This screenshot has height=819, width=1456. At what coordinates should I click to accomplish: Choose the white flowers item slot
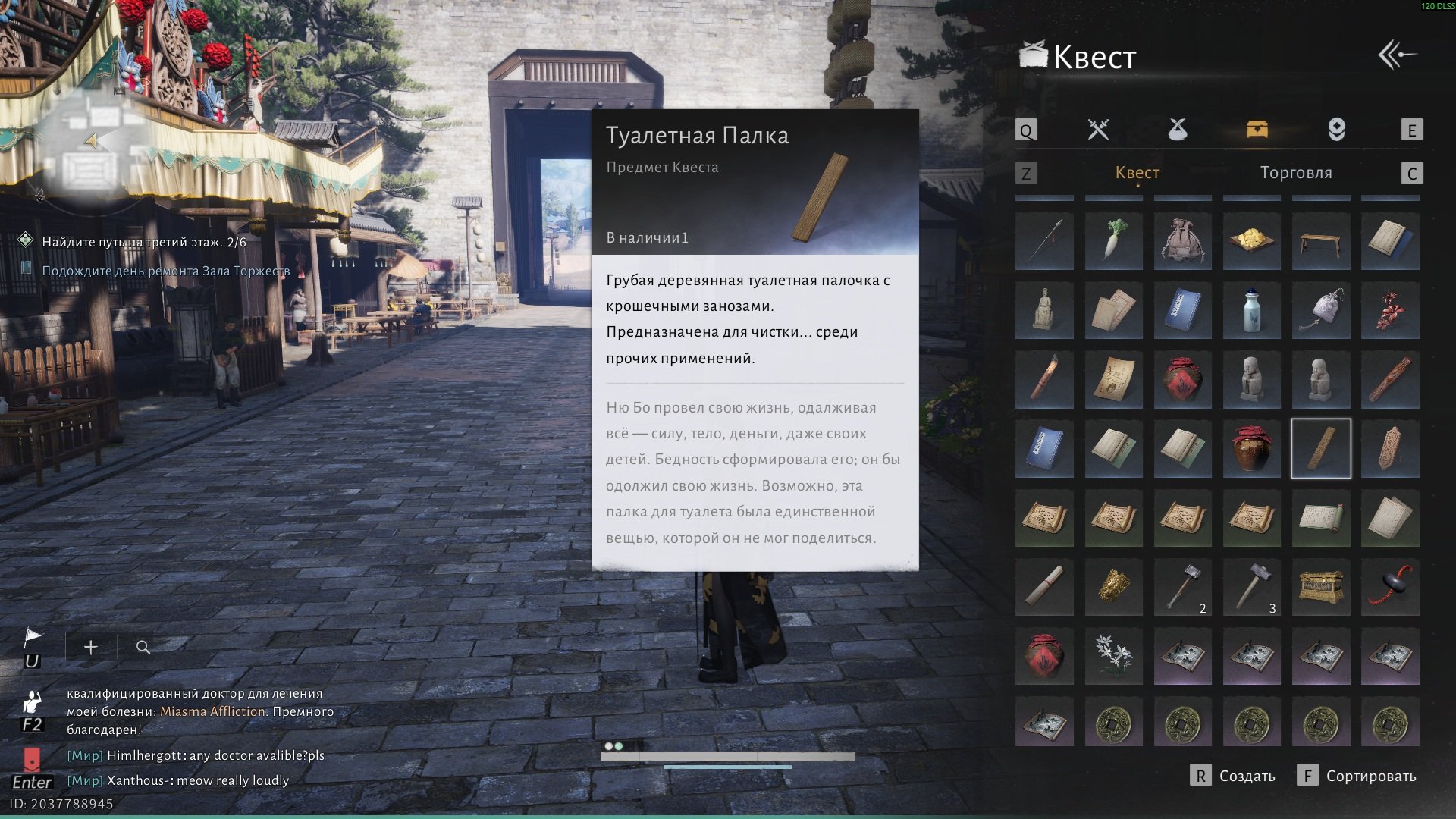pos(1113,655)
